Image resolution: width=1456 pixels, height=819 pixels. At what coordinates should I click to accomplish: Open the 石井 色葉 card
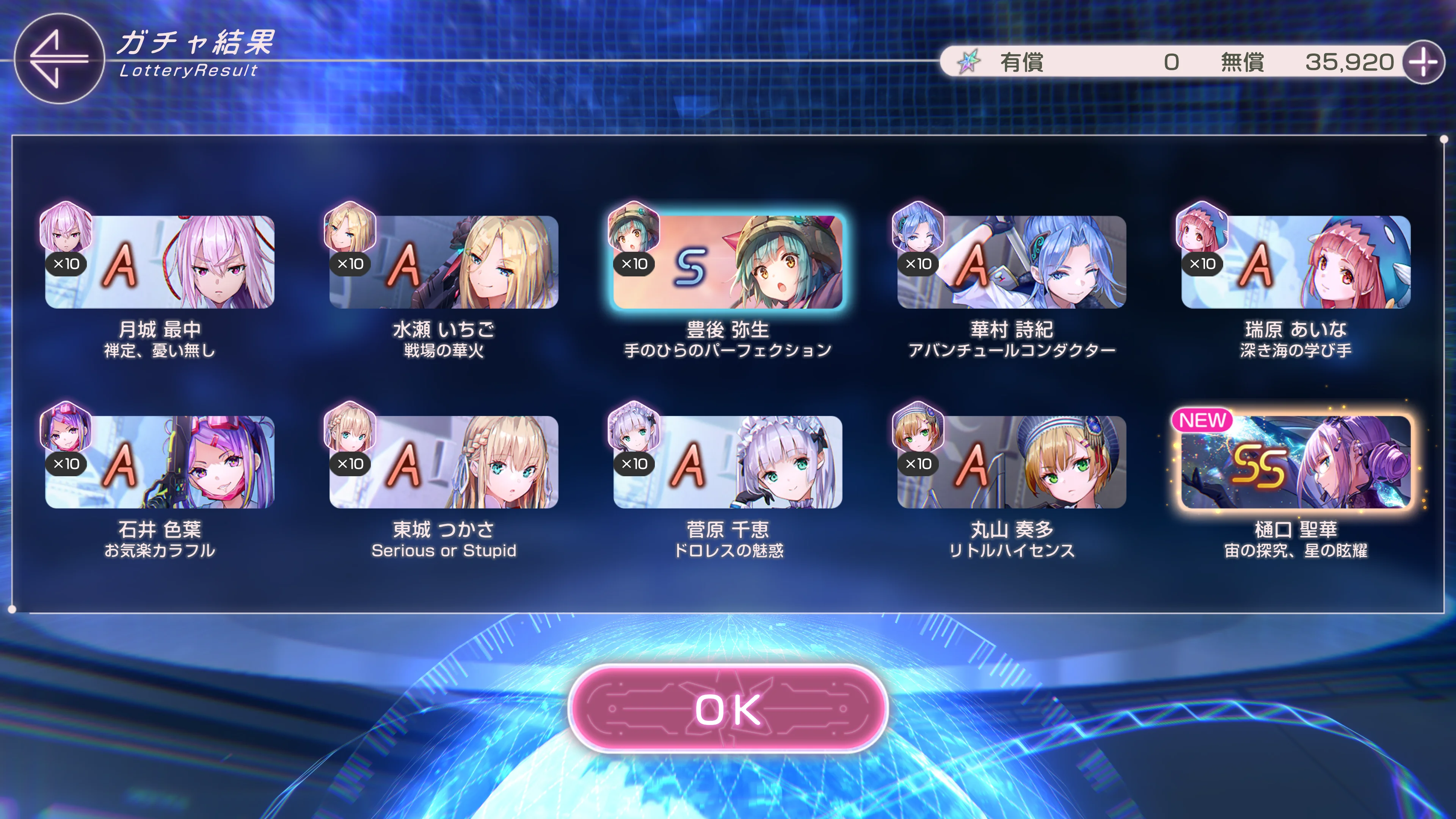160,462
